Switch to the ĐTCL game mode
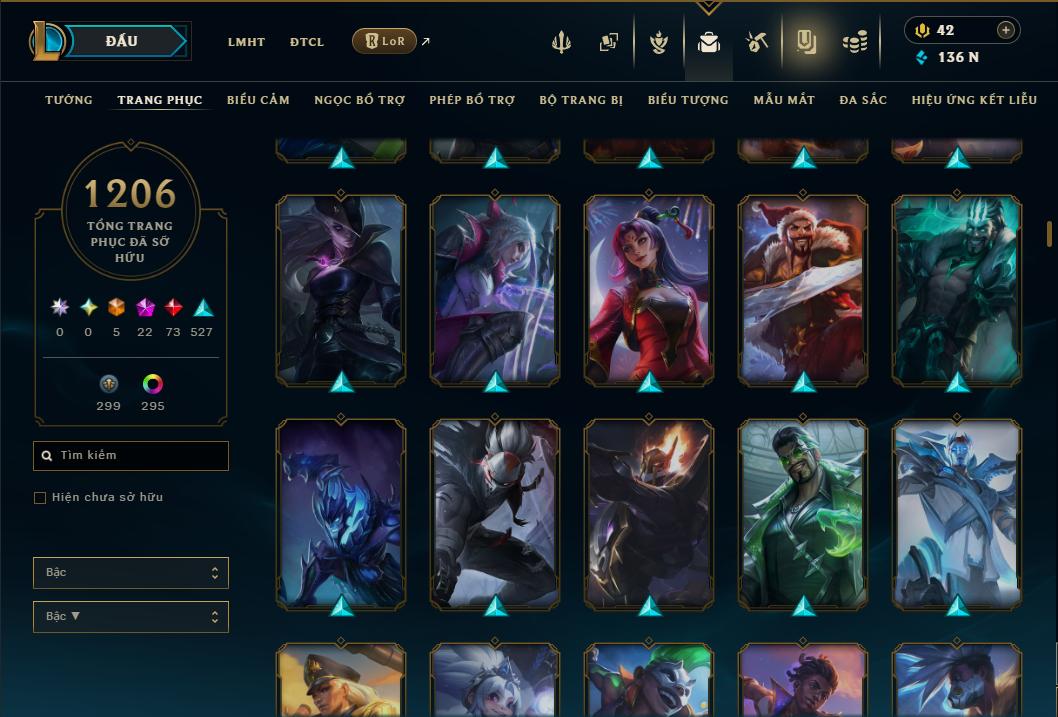The height and width of the screenshot is (717, 1058). click(x=307, y=42)
